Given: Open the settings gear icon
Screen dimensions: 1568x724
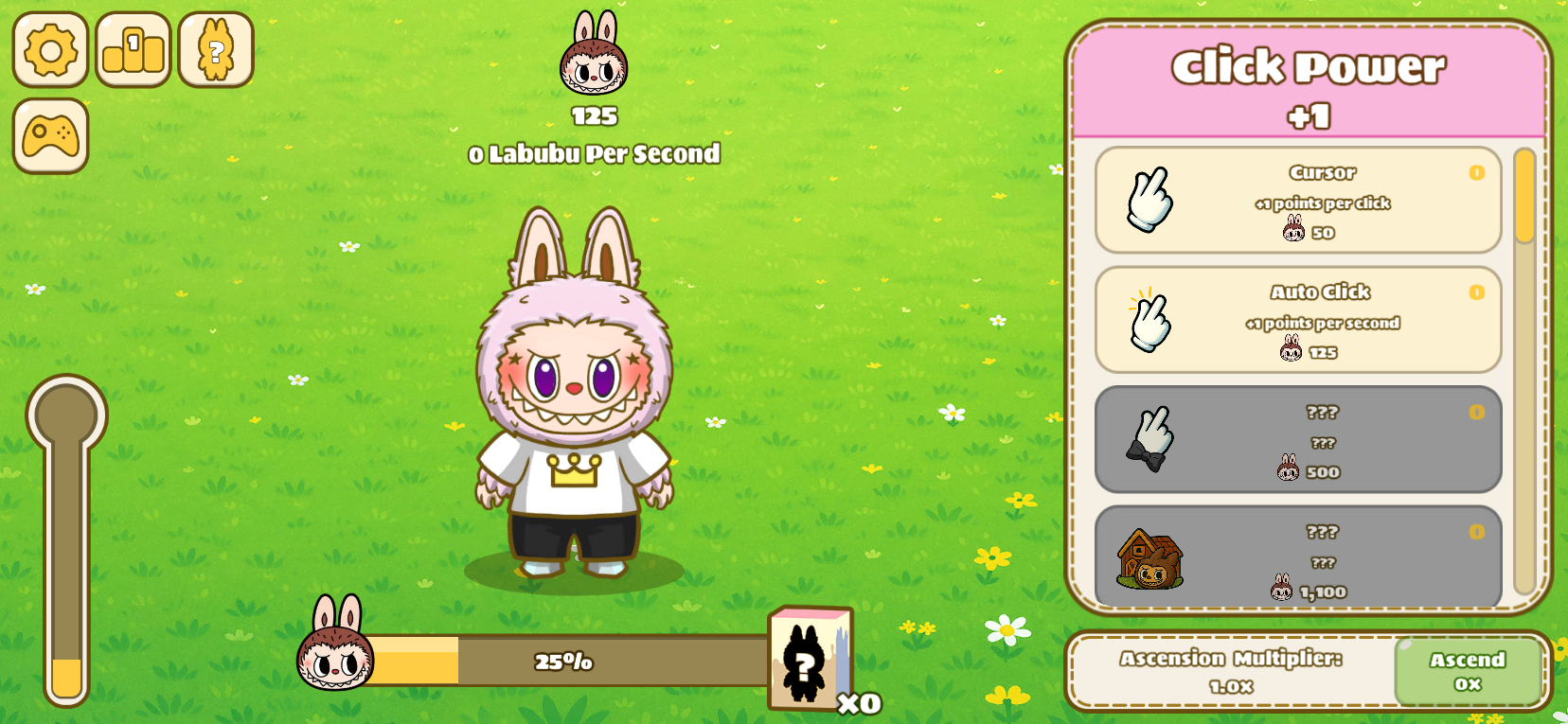Looking at the screenshot, I should click(49, 50).
